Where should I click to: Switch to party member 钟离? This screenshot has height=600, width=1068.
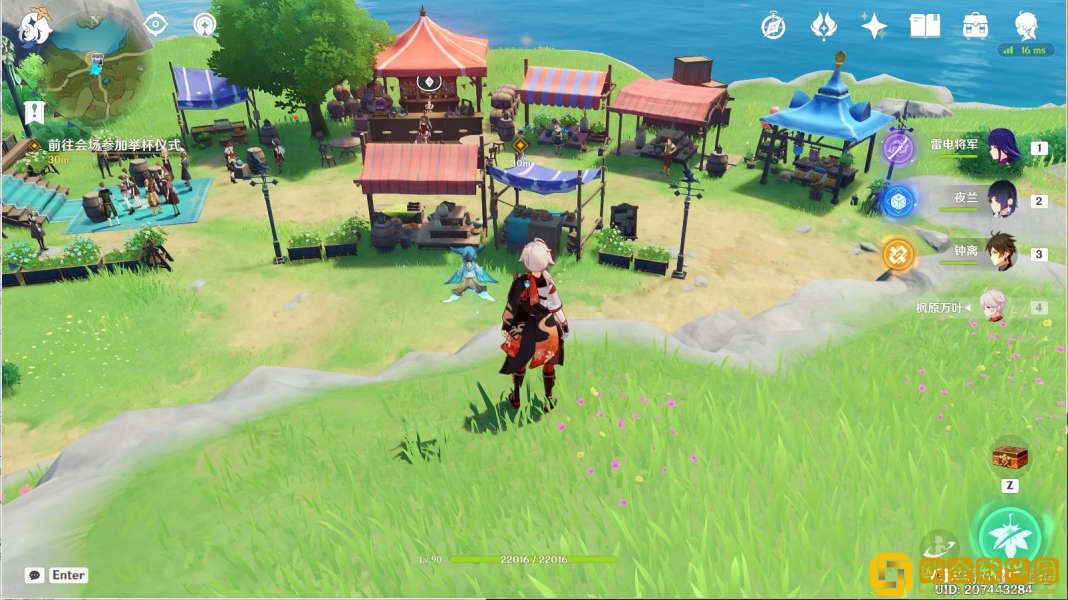click(x=1002, y=252)
